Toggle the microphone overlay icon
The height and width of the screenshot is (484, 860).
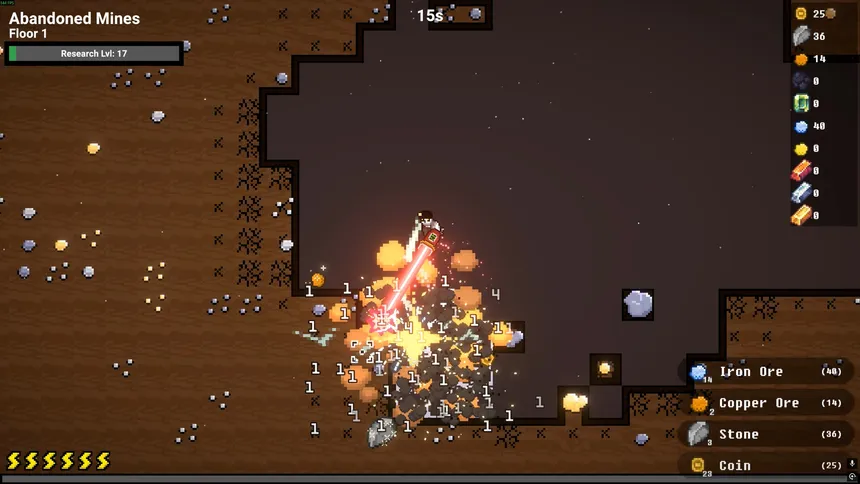pyautogui.click(x=852, y=463)
